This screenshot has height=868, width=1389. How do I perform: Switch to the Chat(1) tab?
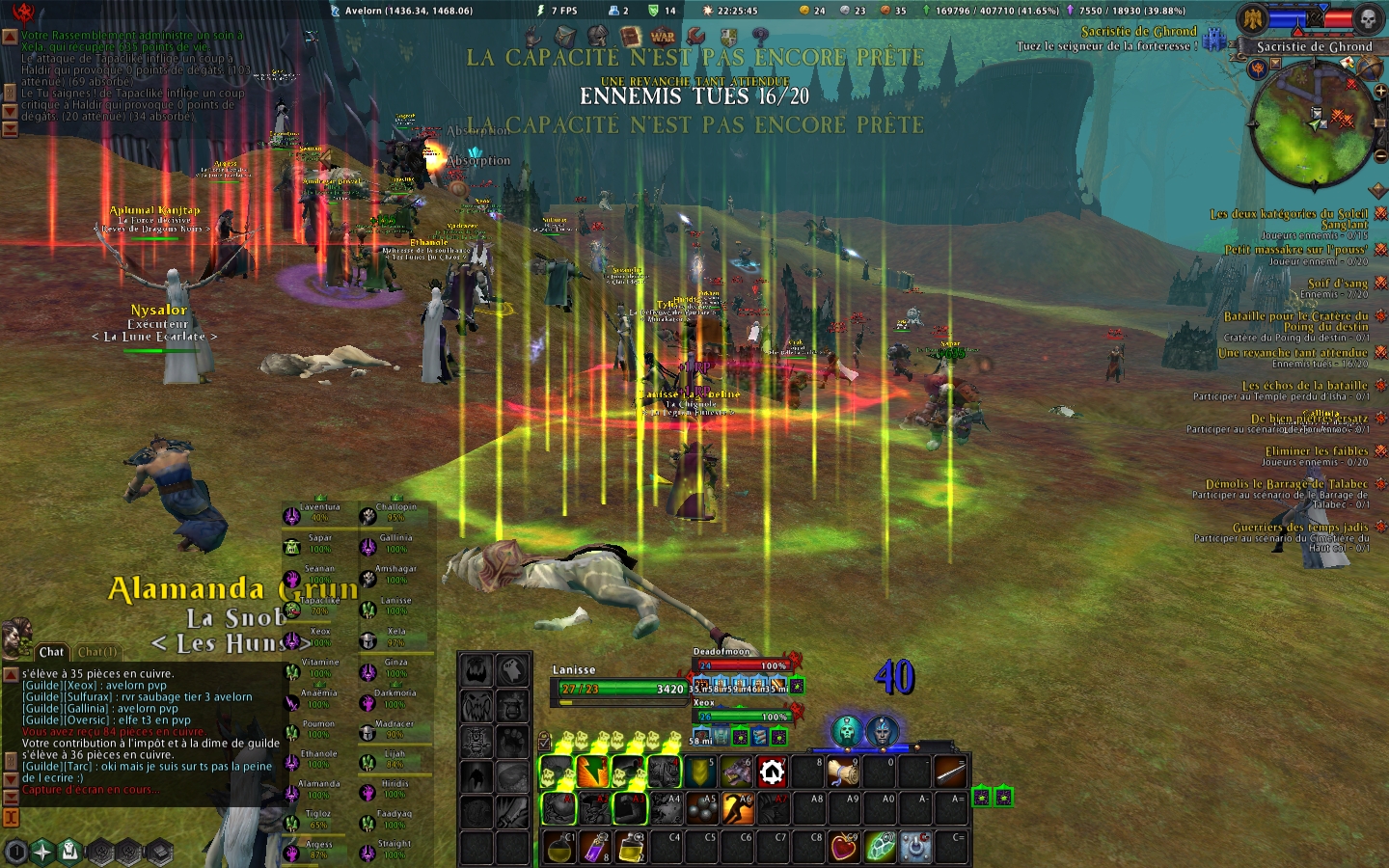97,652
